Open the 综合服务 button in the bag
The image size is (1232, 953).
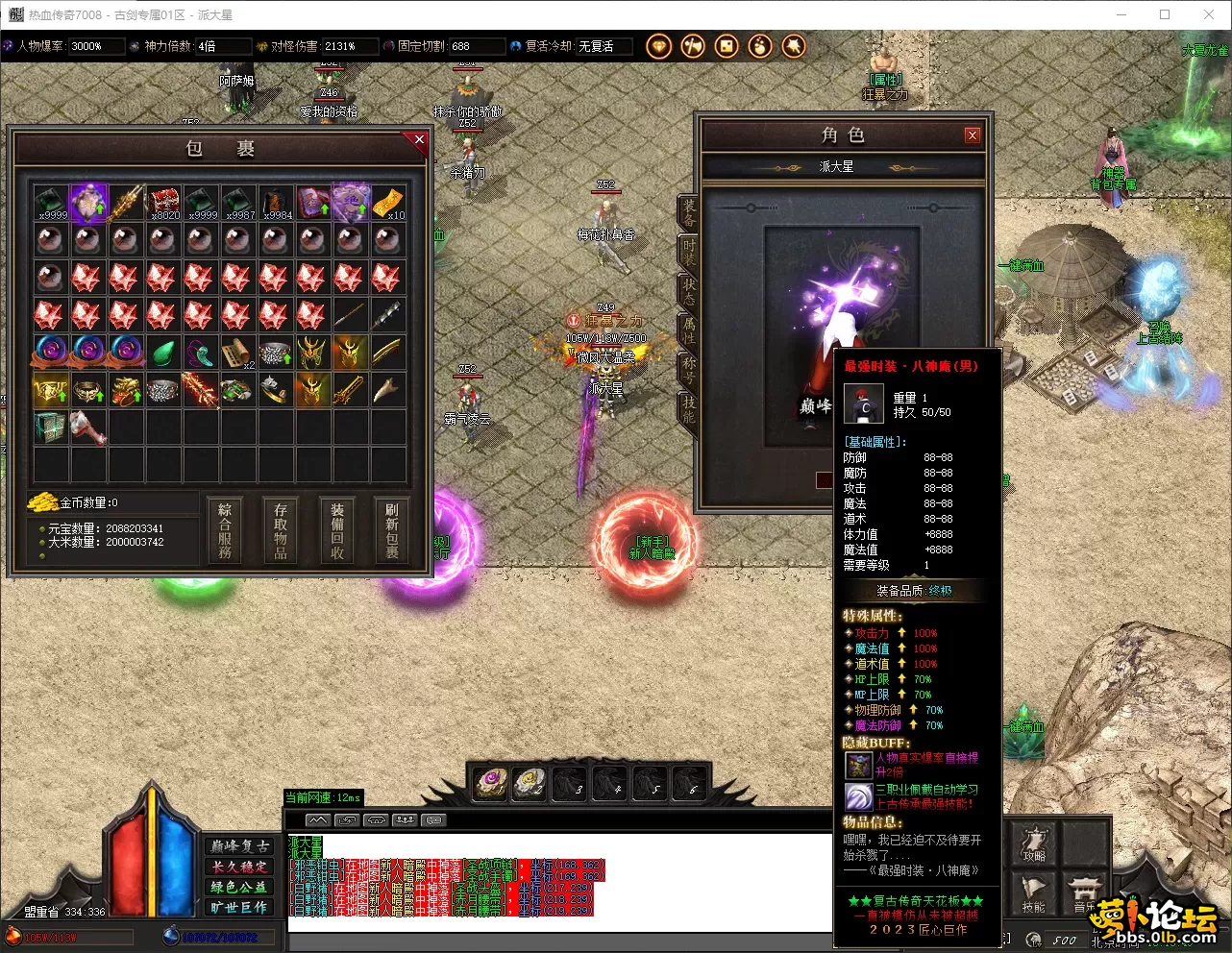pos(225,529)
